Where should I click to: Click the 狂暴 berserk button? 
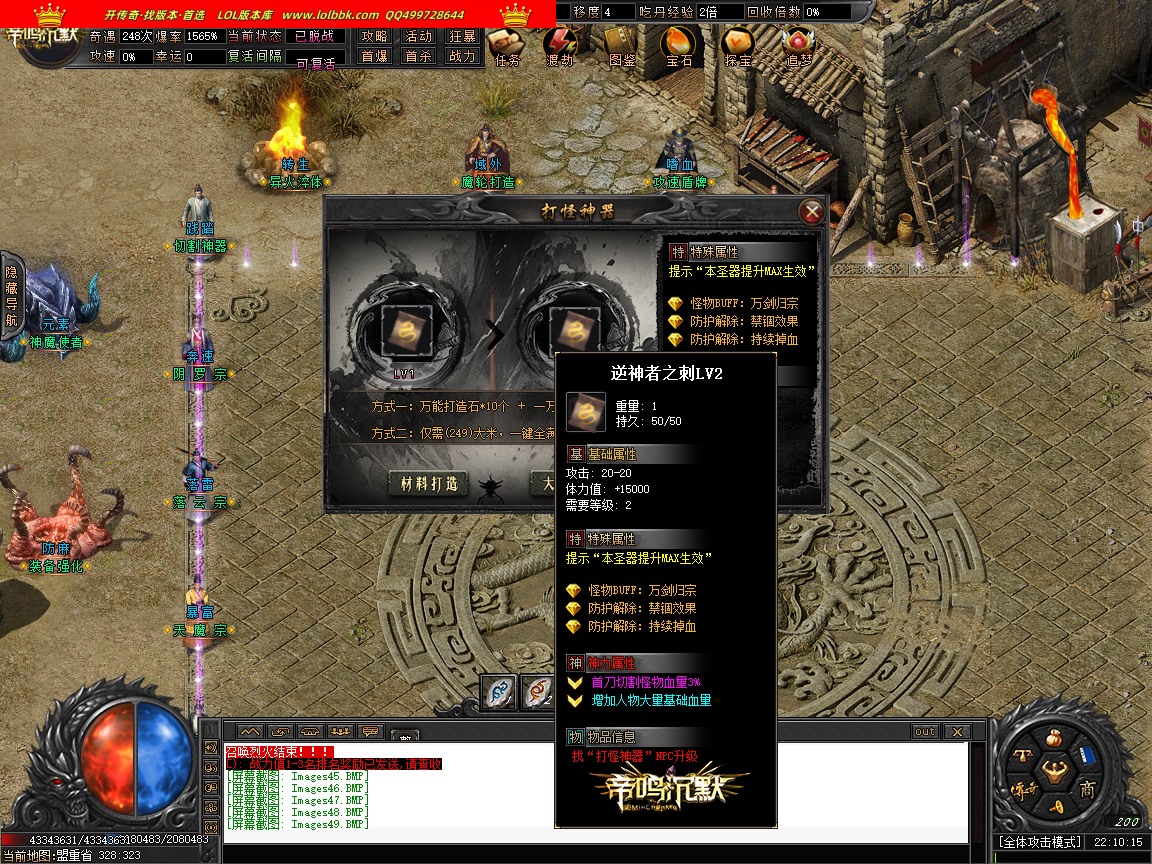(462, 36)
